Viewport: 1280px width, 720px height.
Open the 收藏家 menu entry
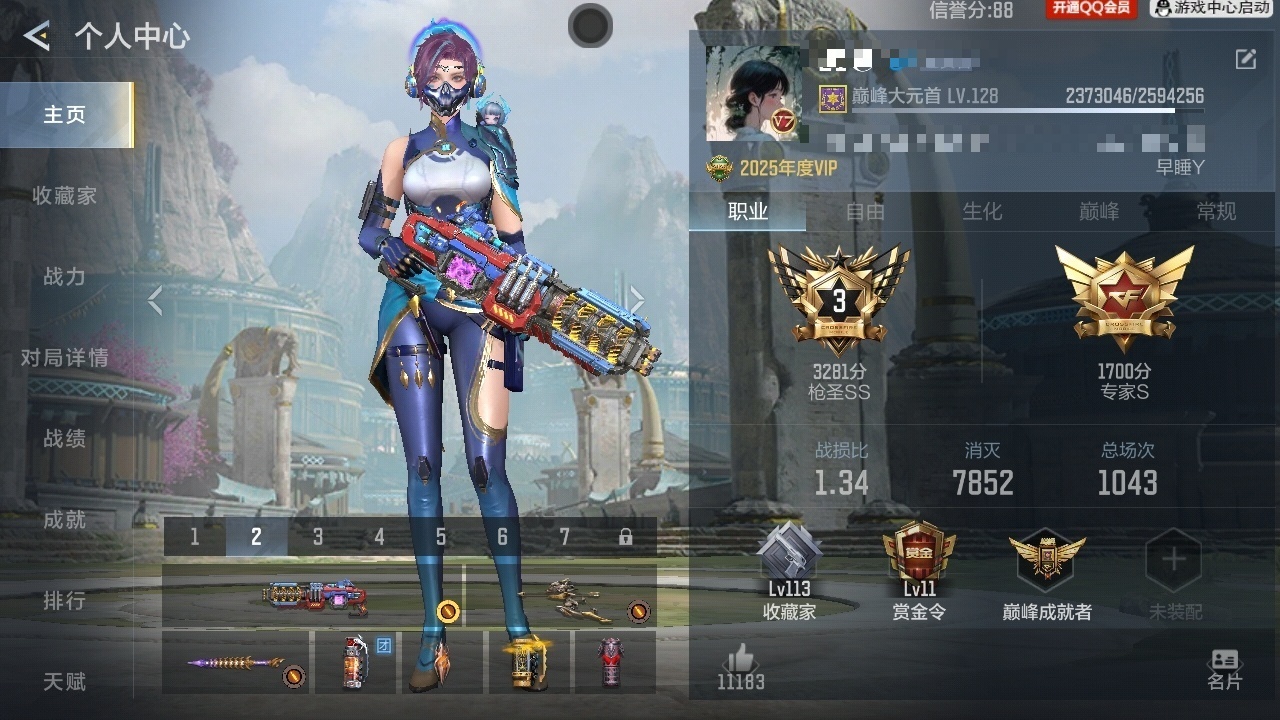coord(64,196)
